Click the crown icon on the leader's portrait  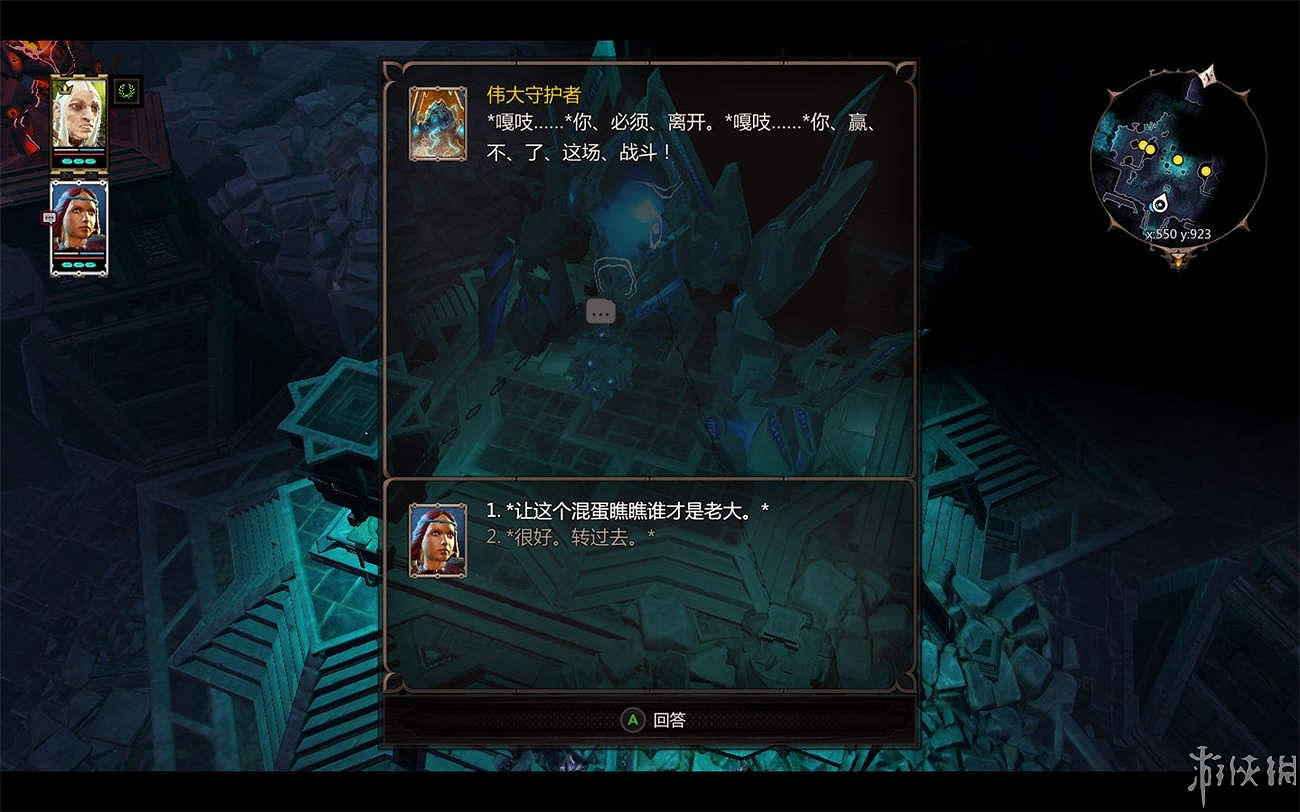coord(66,89)
